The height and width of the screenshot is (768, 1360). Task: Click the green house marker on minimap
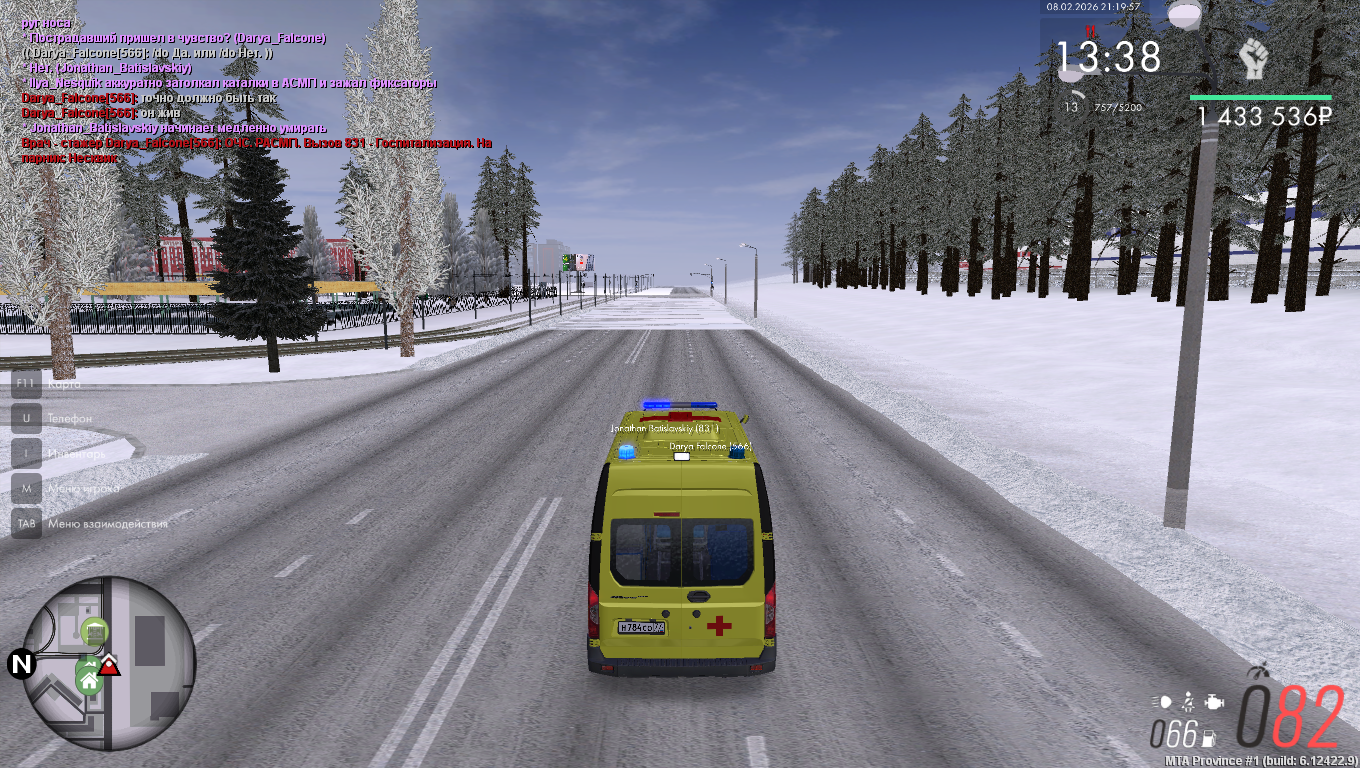coord(89,681)
